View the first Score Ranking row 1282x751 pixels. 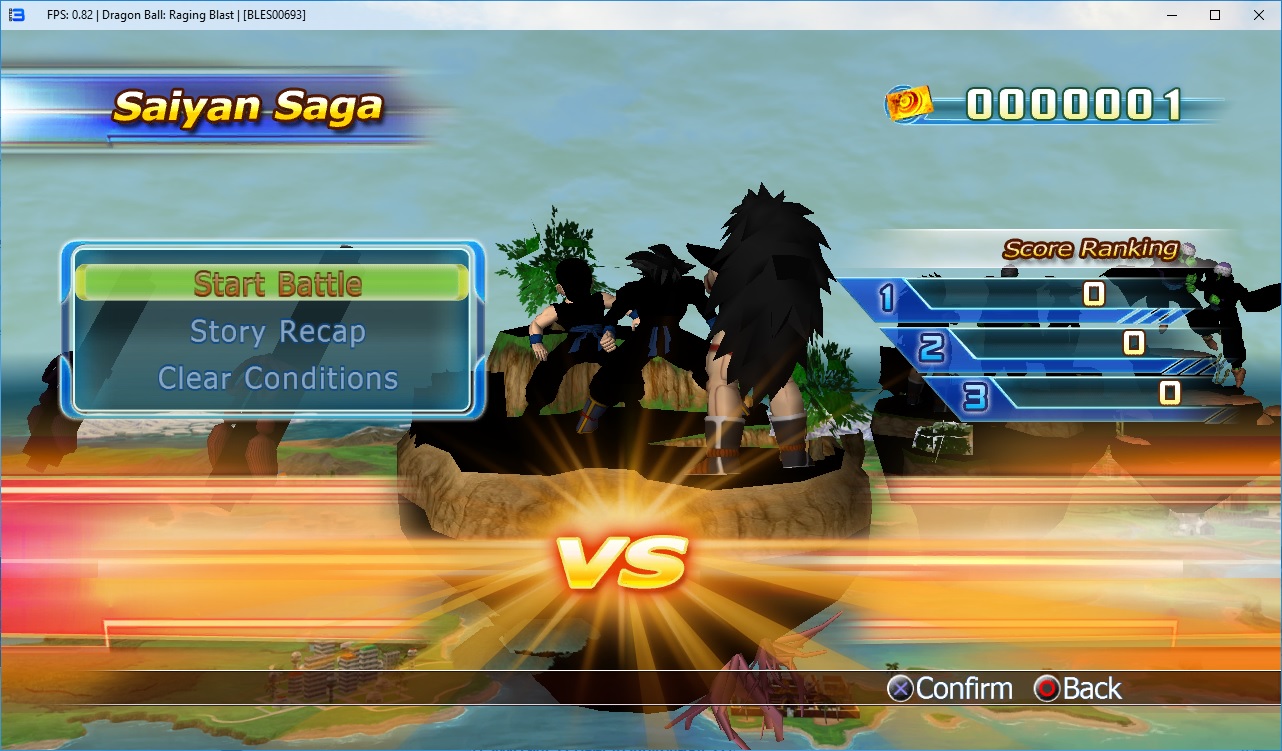(1020, 295)
